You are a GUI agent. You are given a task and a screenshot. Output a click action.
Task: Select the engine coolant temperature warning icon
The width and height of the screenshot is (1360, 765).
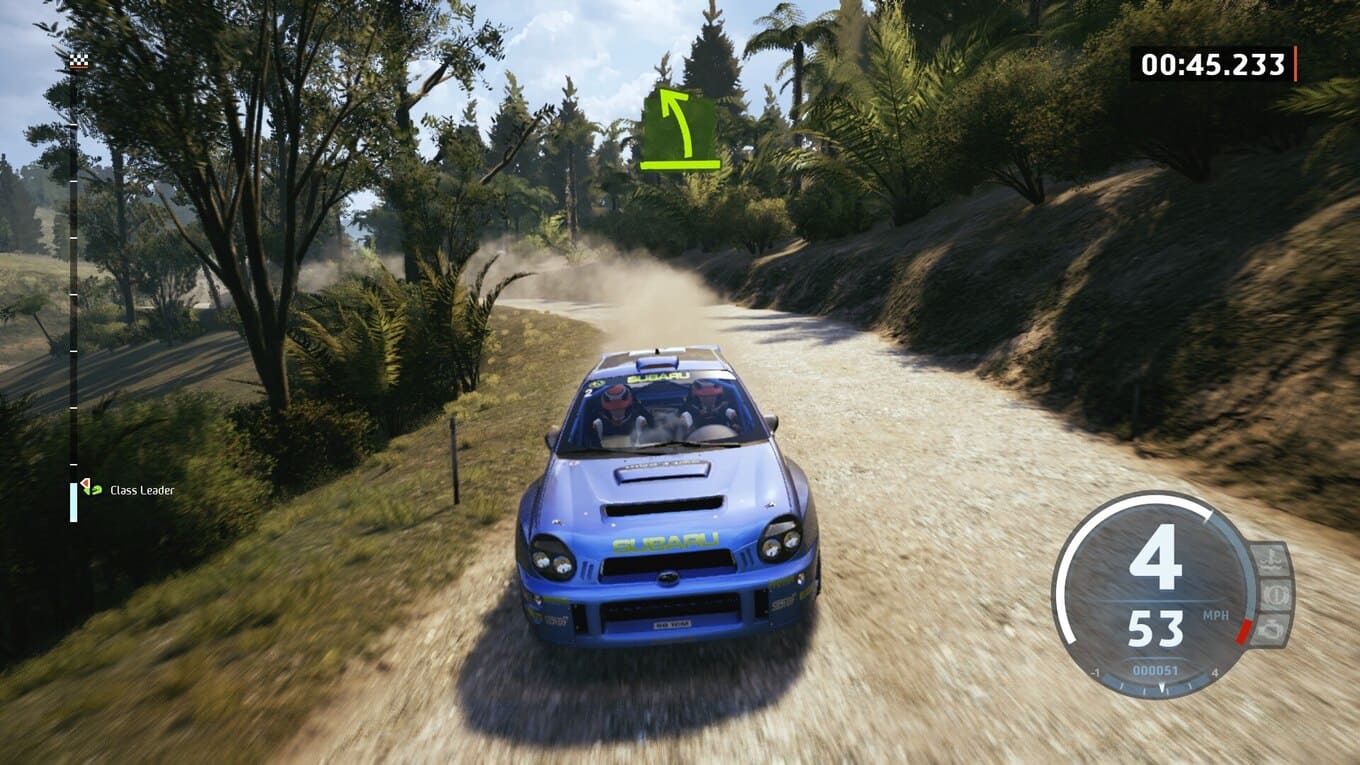click(1268, 559)
